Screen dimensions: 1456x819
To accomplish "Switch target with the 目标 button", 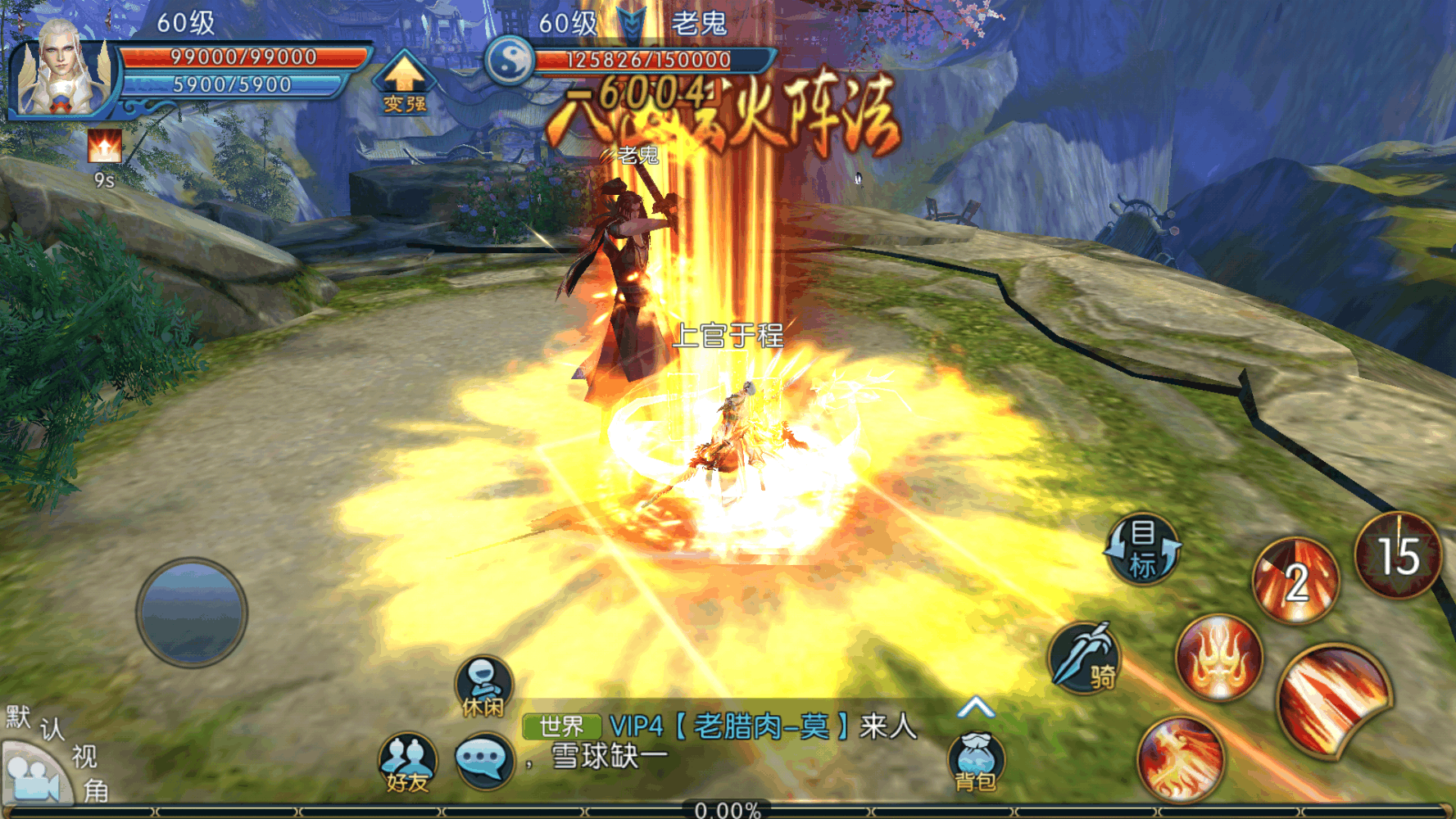I will tap(1143, 549).
